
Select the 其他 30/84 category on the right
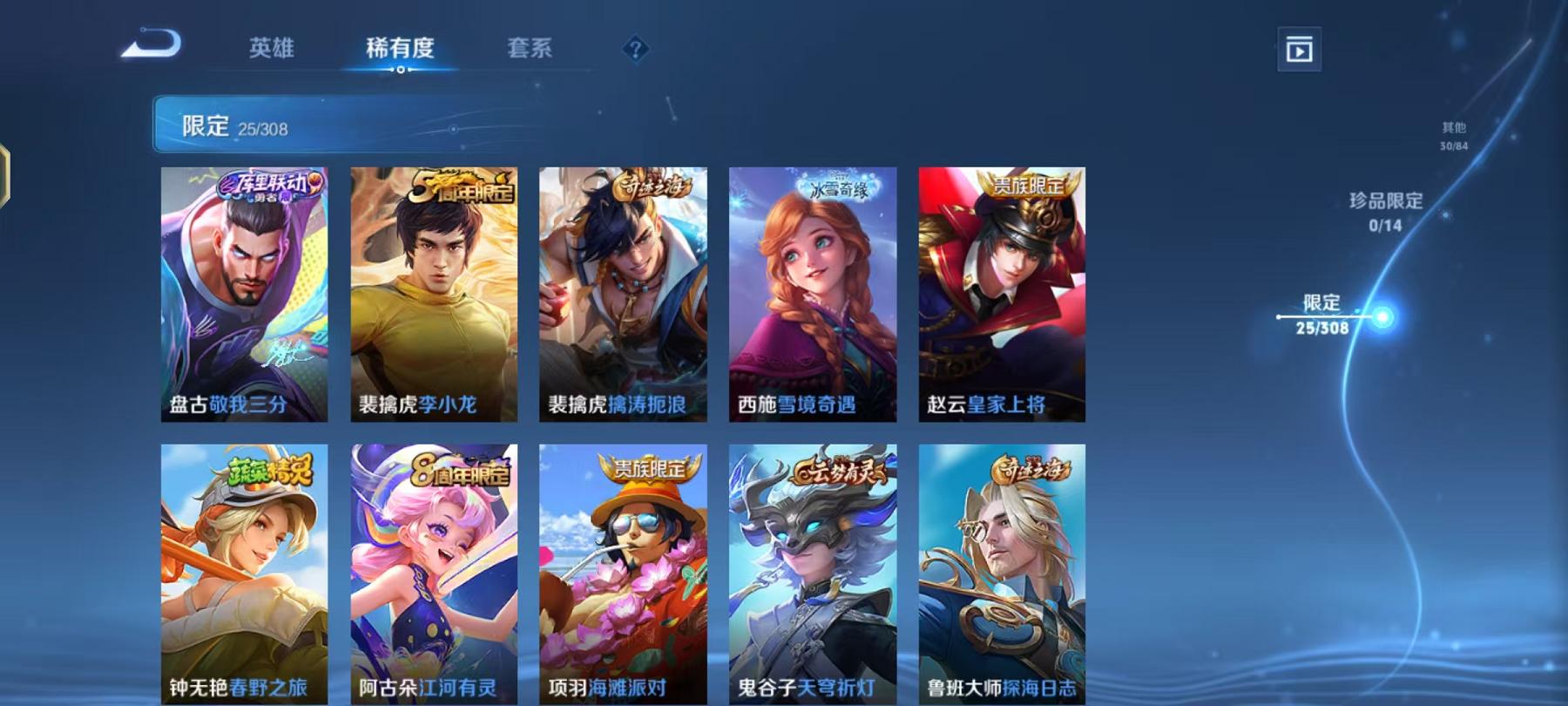tap(1453, 132)
